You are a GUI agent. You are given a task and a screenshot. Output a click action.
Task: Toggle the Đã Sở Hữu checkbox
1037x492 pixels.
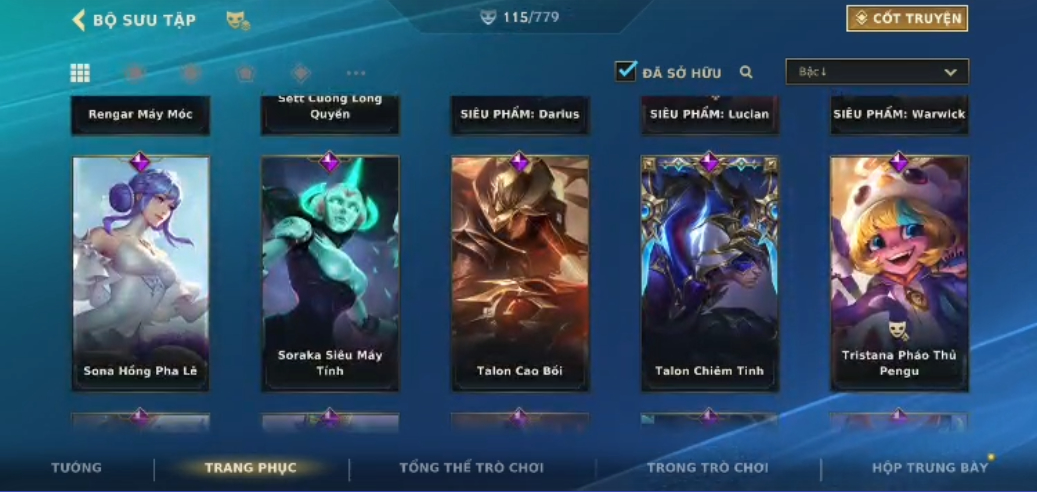tap(626, 72)
